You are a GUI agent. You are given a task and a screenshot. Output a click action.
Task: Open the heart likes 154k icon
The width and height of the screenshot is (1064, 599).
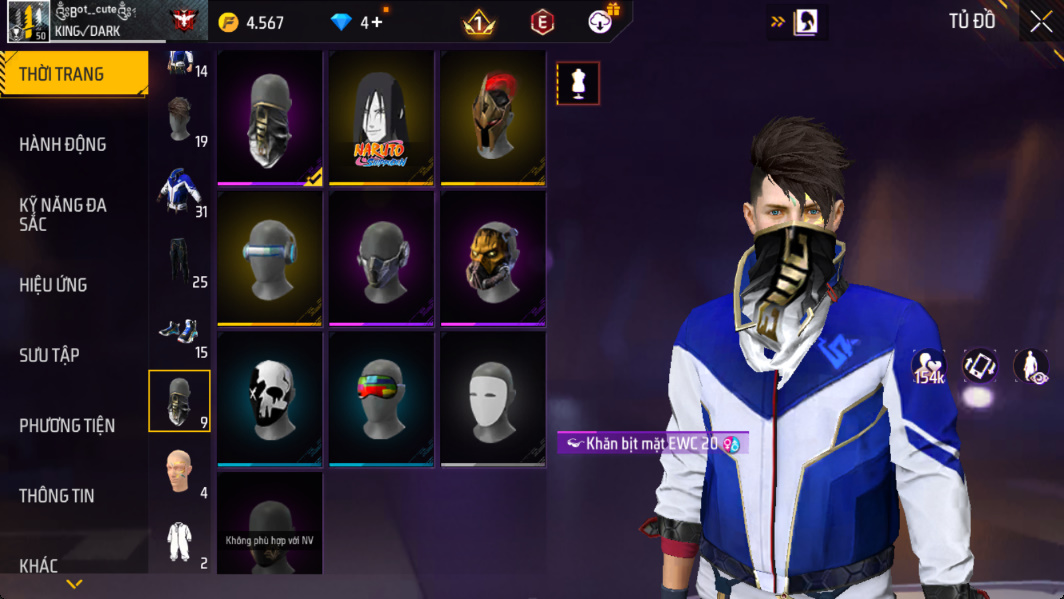tap(928, 366)
